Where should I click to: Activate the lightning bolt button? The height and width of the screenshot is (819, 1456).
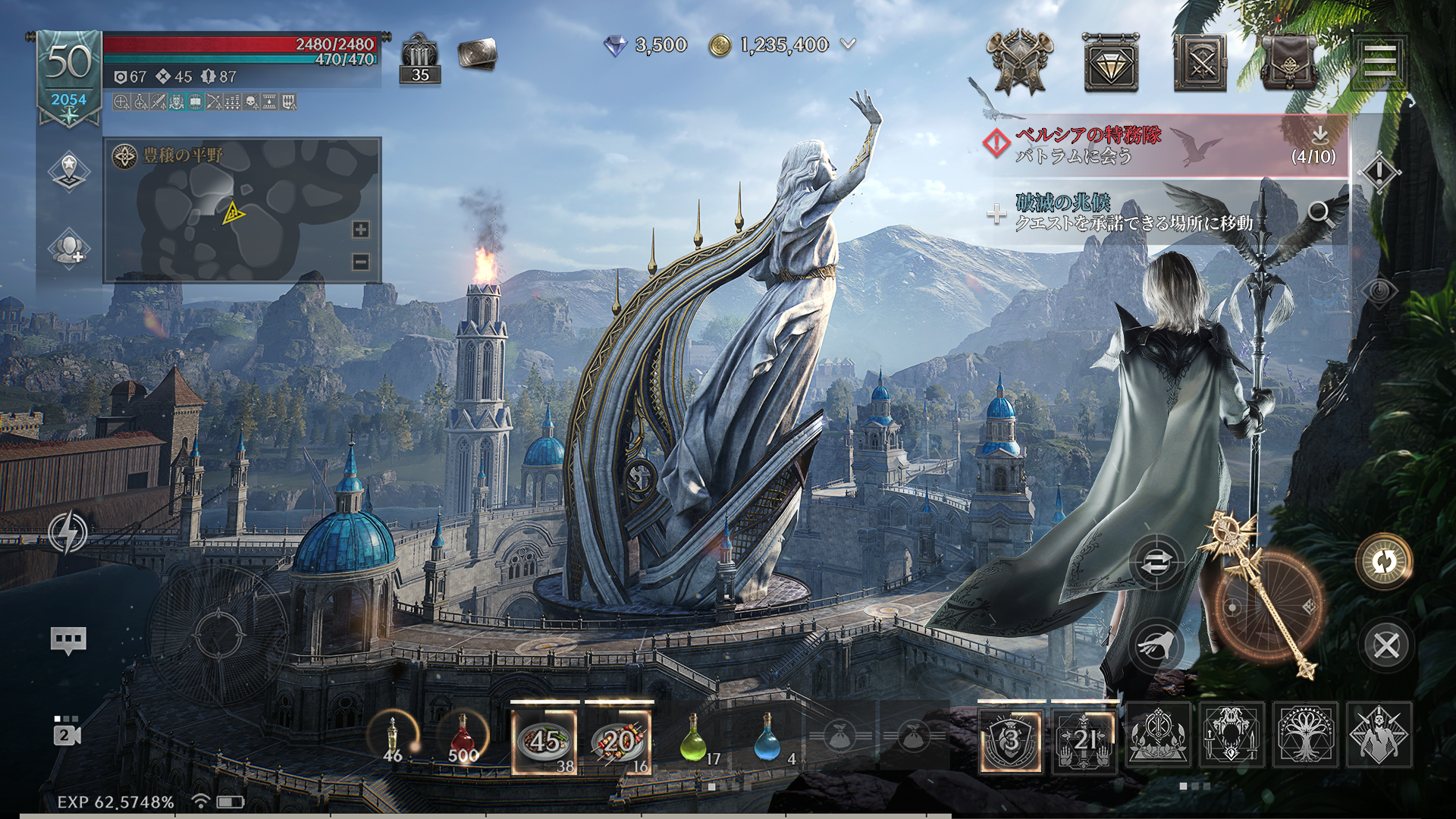[68, 532]
